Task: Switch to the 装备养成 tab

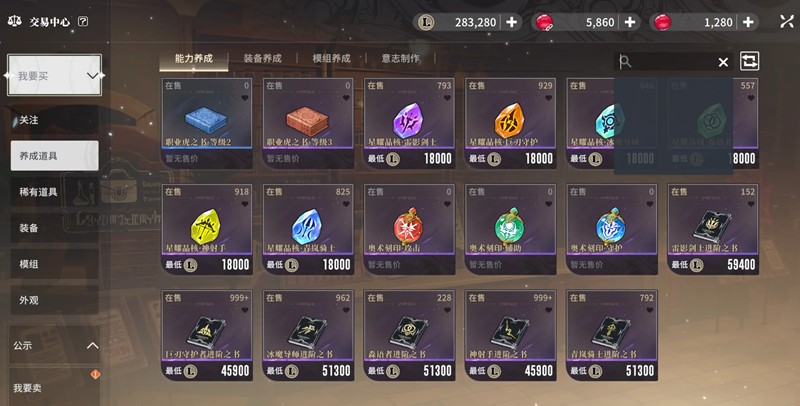Action: pos(263,59)
